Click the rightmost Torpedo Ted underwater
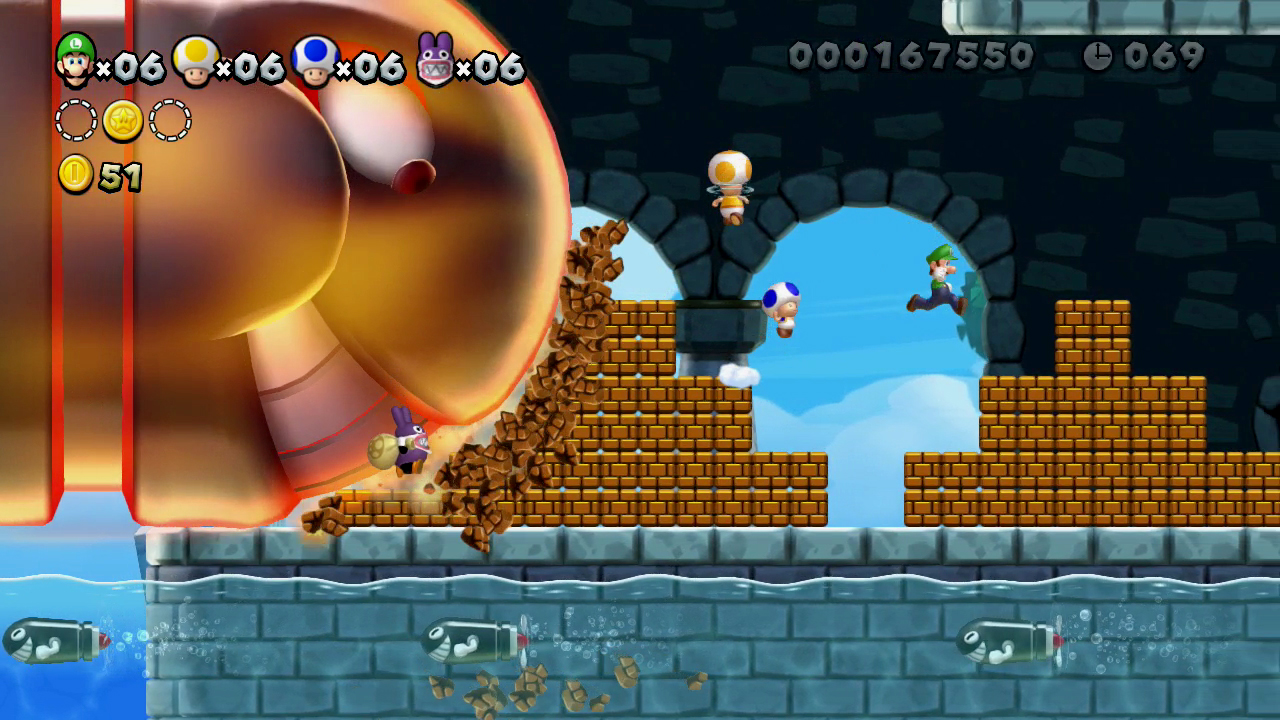The image size is (1280, 720). click(x=1005, y=640)
